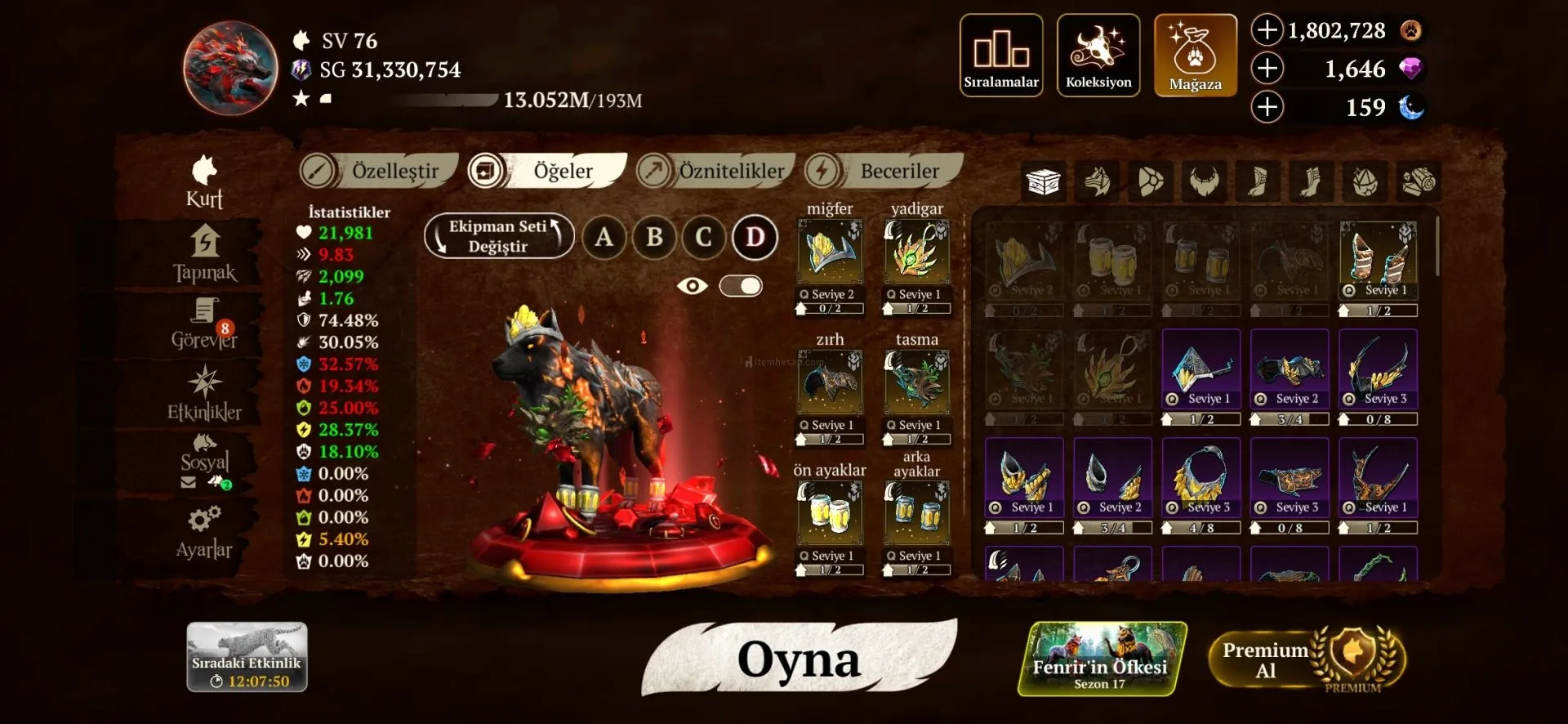
Task: Open the Etkinlikler events menu
Action: pyautogui.click(x=204, y=394)
